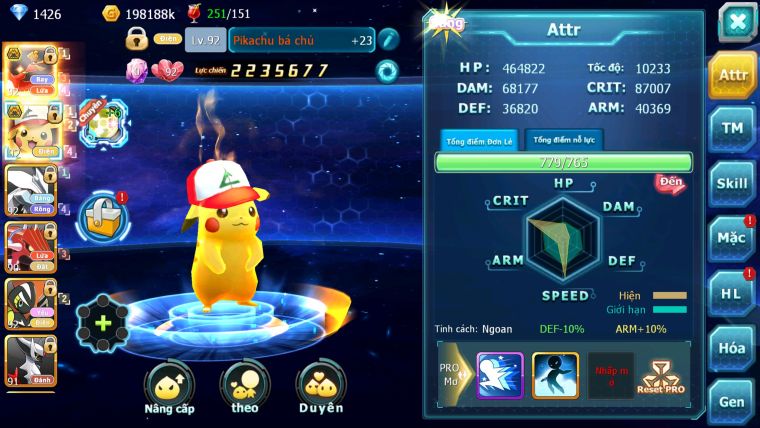Click the refresh icon beside combat power
760x428 pixels.
point(386,70)
